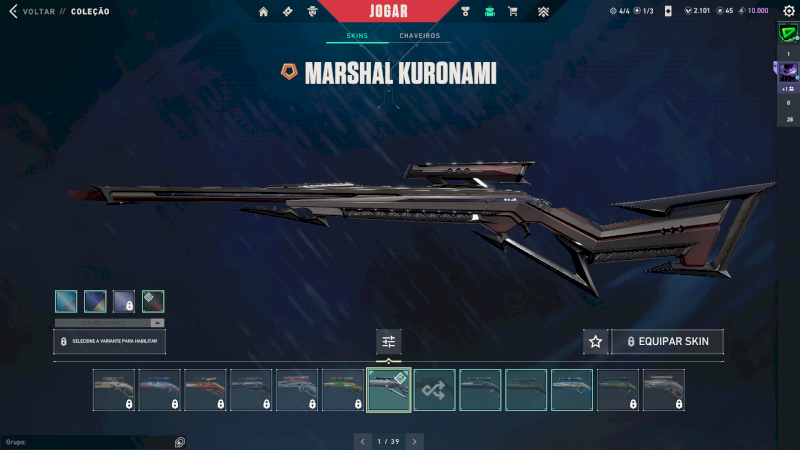Open the skin filter sliders button

tap(389, 342)
